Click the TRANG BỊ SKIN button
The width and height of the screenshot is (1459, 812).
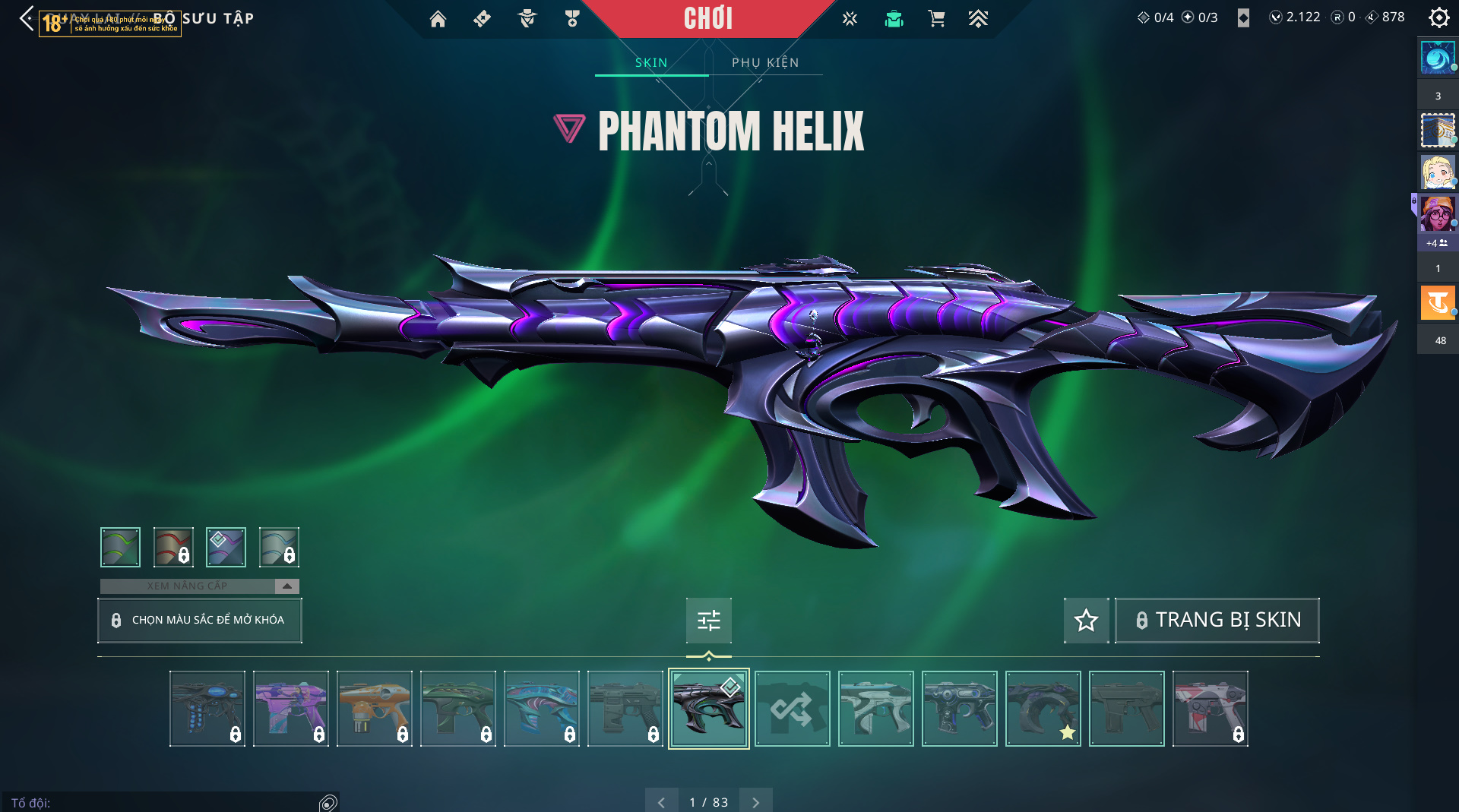[1217, 621]
